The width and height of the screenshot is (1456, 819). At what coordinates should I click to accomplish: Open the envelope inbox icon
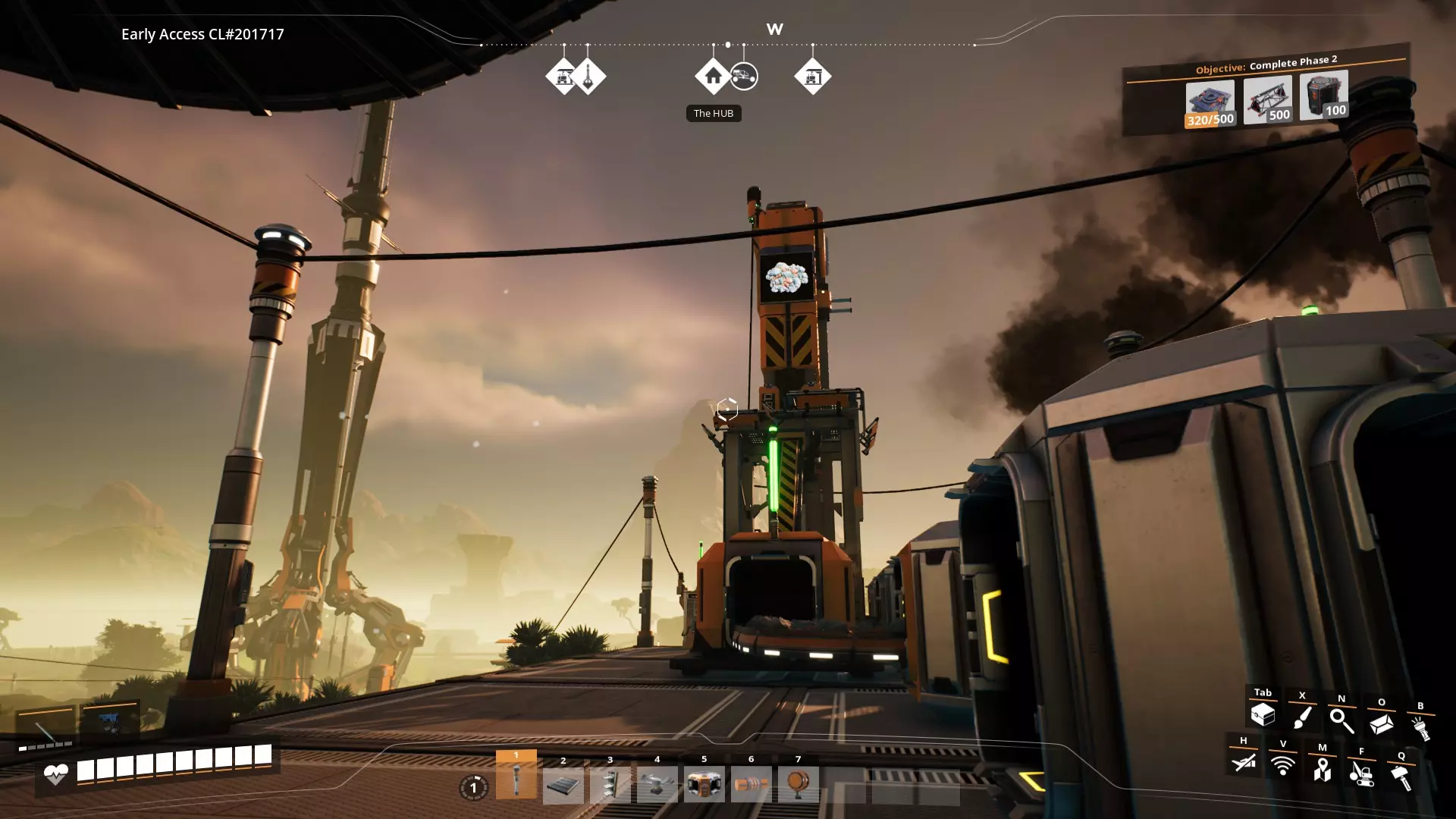pyautogui.click(x=1381, y=724)
